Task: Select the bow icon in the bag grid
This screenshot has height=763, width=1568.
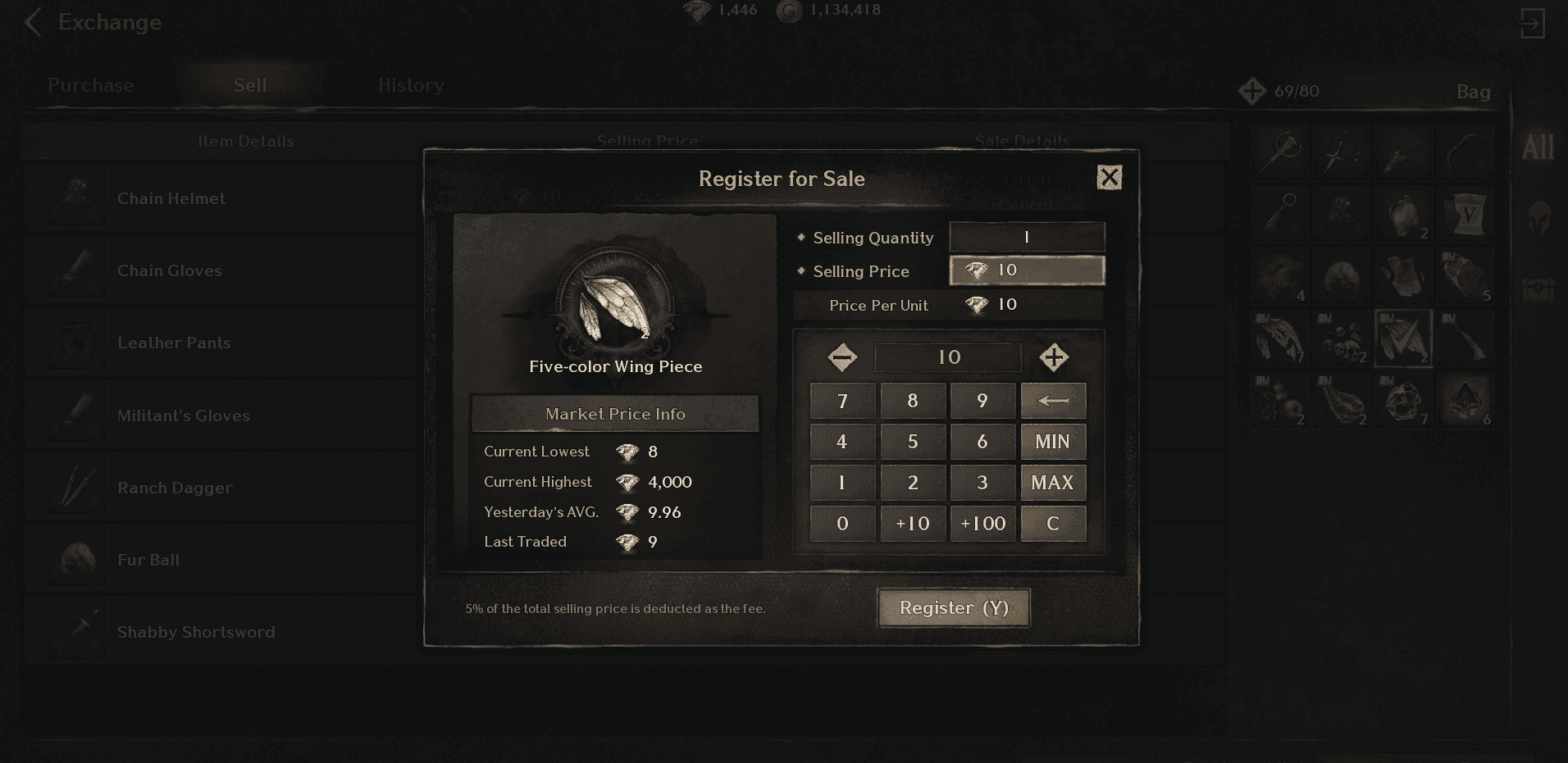Action: (1465, 152)
